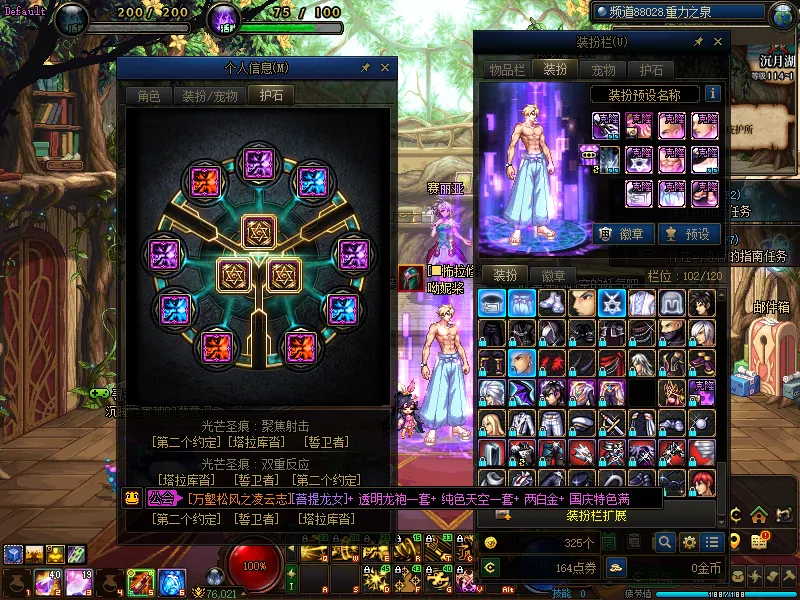Open the 预设 preset button
The height and width of the screenshot is (600, 800).
[x=688, y=234]
